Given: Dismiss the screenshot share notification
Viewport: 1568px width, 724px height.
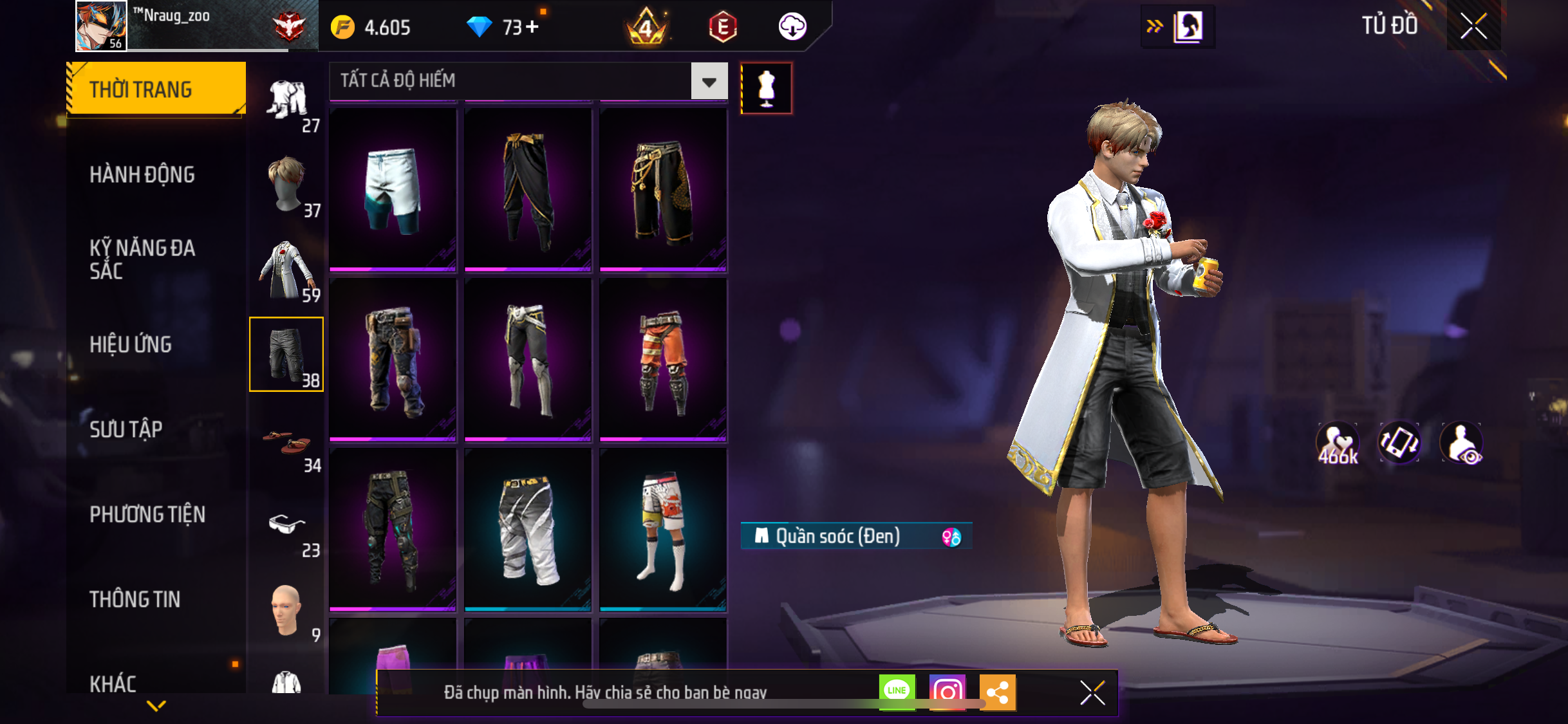Looking at the screenshot, I should [x=1092, y=692].
